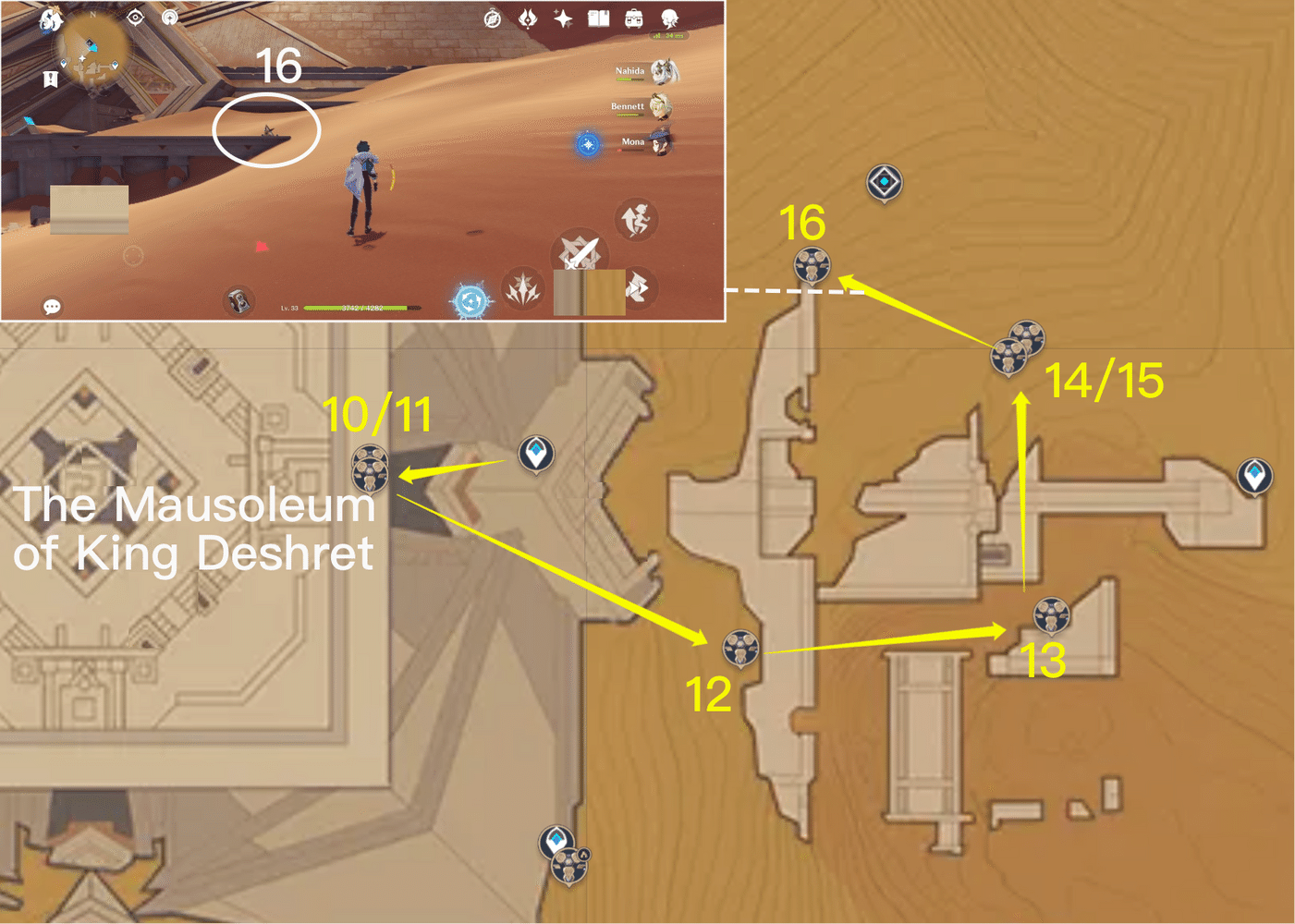Open the exclamation notice below the minimap
The height and width of the screenshot is (924, 1295).
point(50,79)
